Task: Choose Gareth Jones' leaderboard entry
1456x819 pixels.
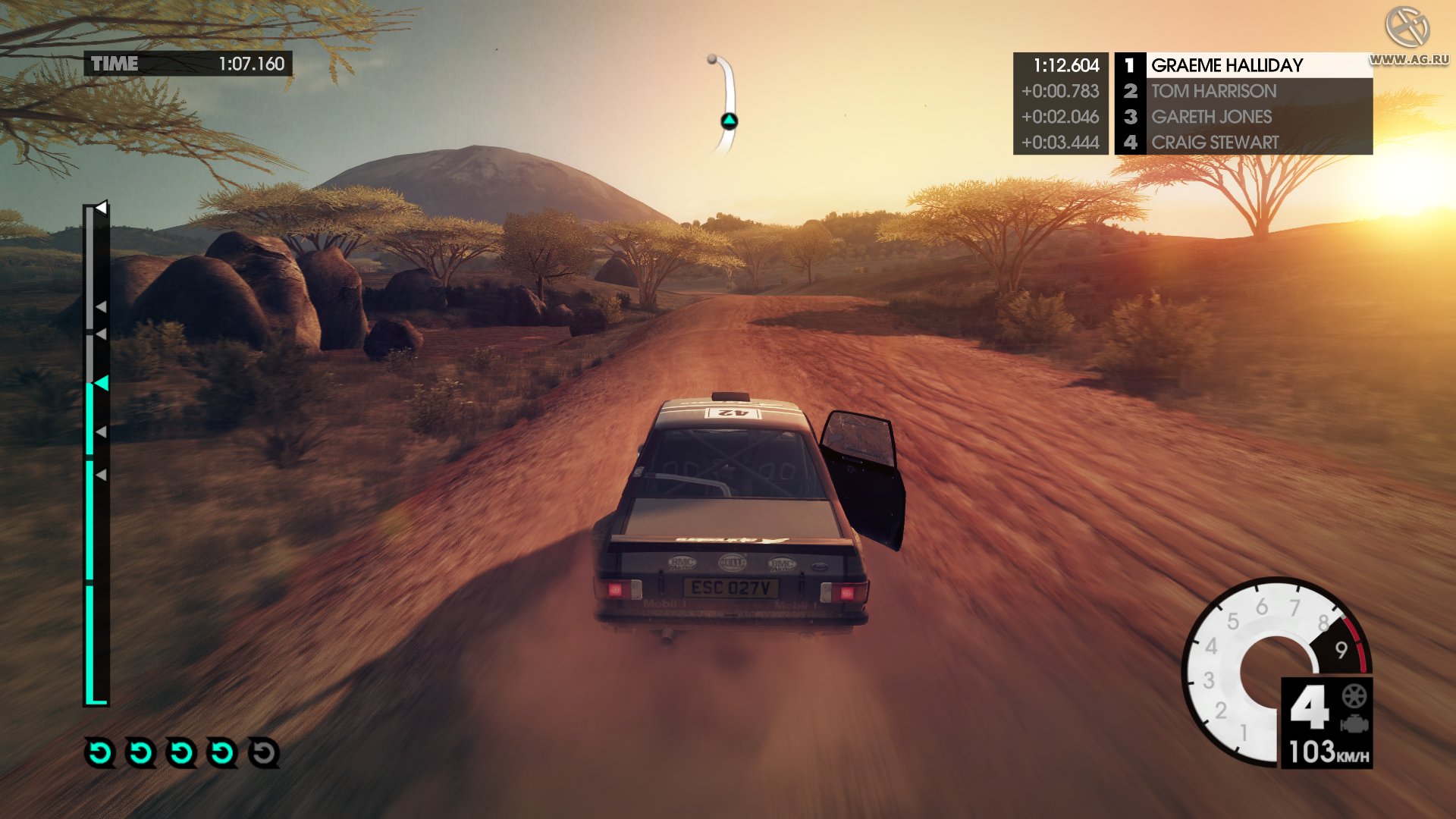Action: (1244, 117)
